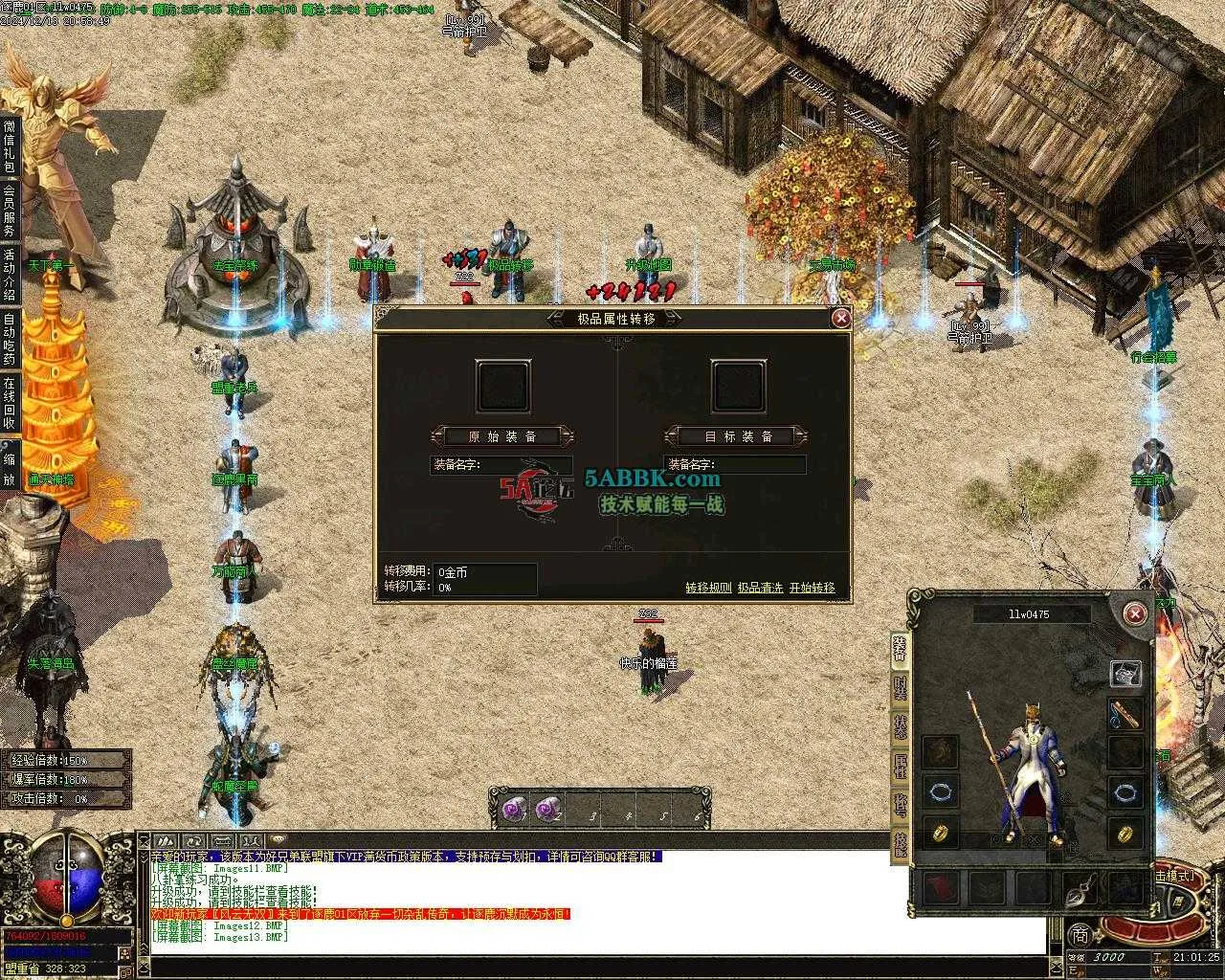Open 在线回收 online recycling

10,404
